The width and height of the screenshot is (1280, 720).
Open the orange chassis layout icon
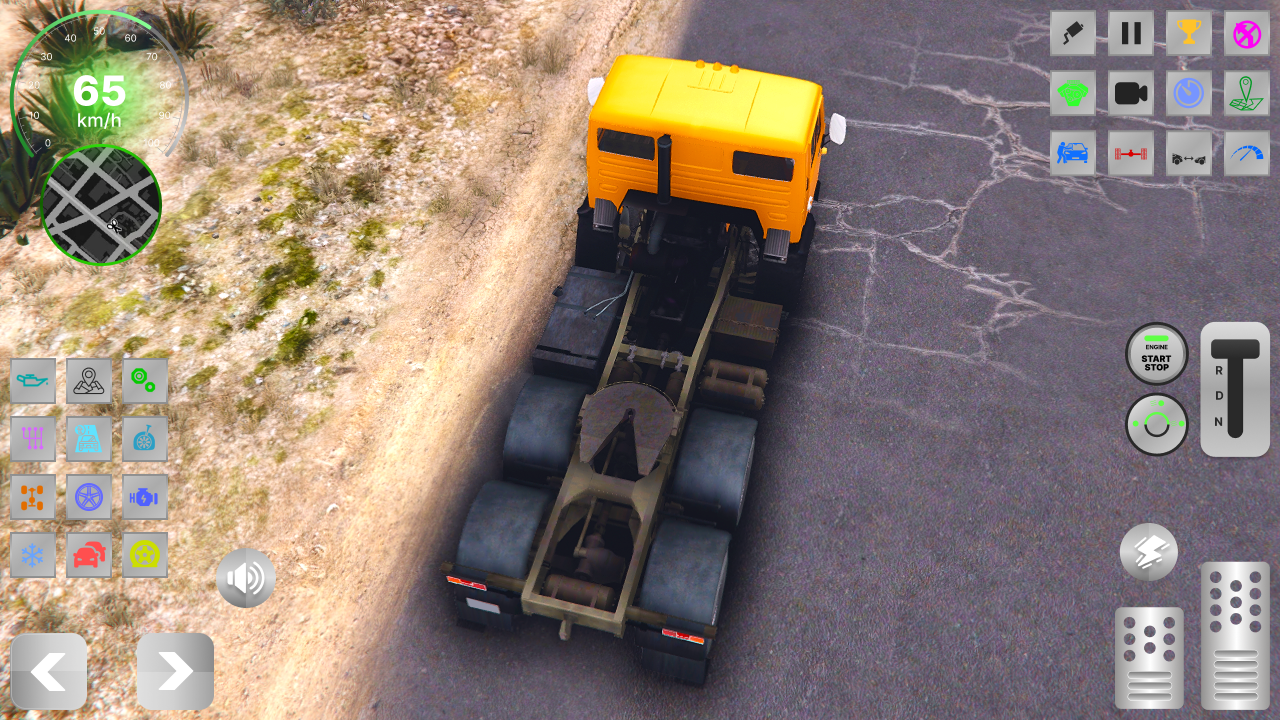click(33, 497)
